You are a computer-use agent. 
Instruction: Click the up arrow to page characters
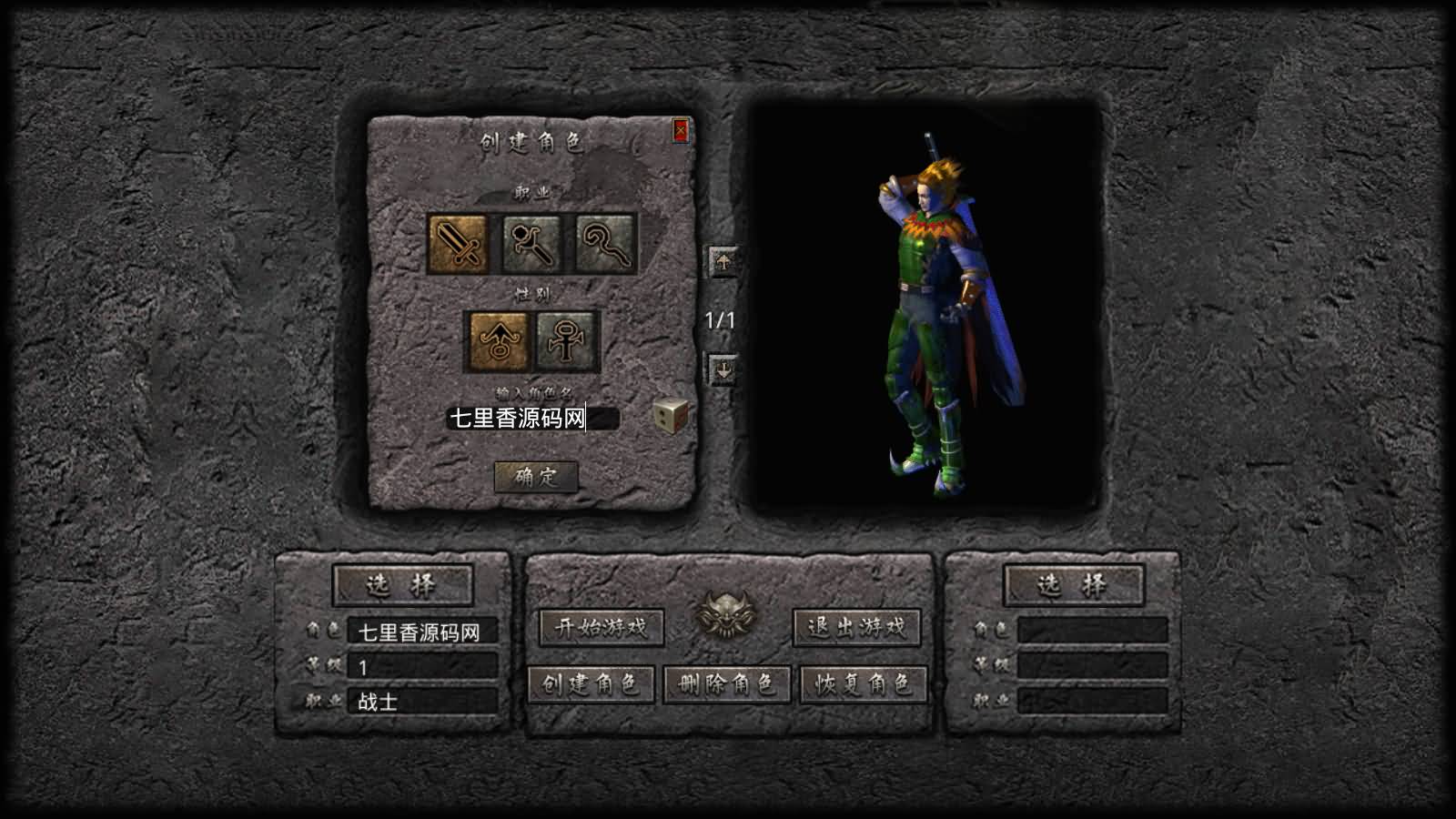tap(723, 264)
